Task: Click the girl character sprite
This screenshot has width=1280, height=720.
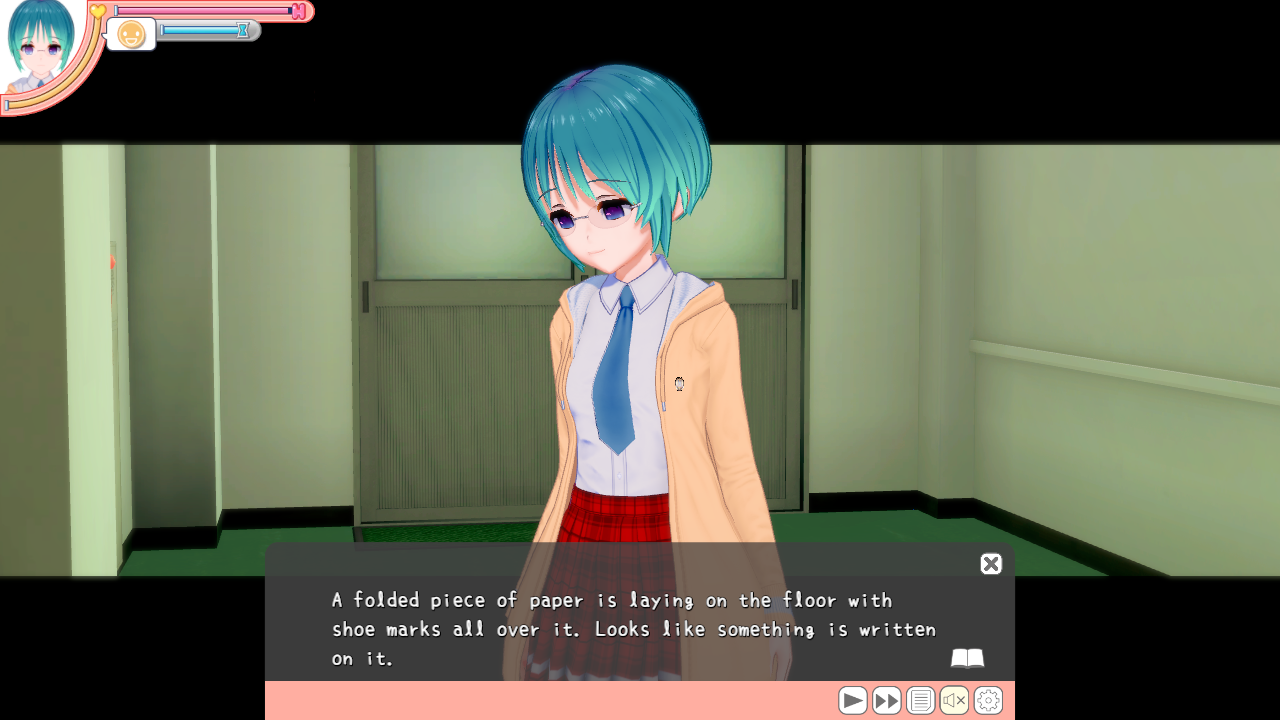Action: (615, 300)
